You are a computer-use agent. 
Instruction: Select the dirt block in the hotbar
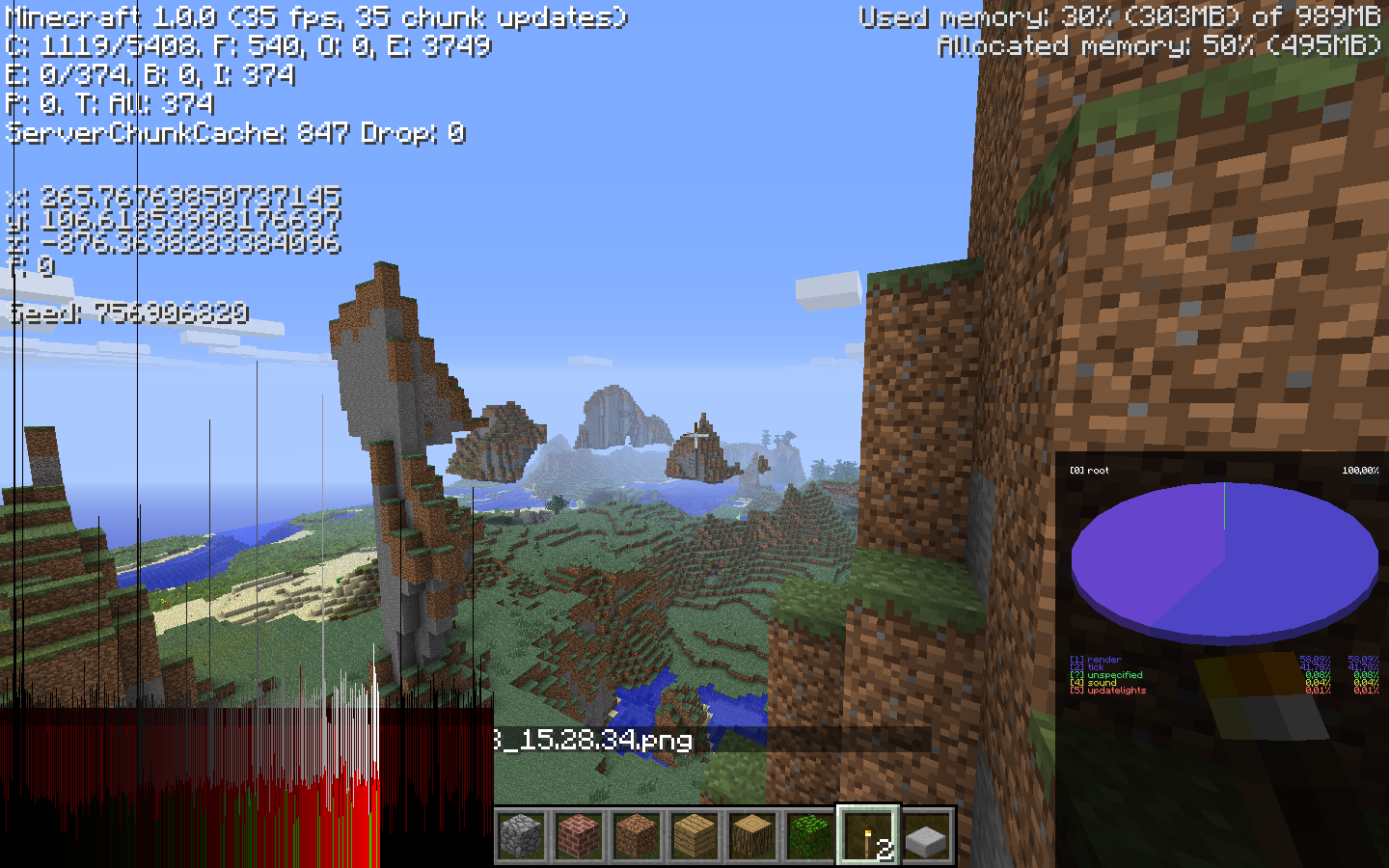(638, 835)
